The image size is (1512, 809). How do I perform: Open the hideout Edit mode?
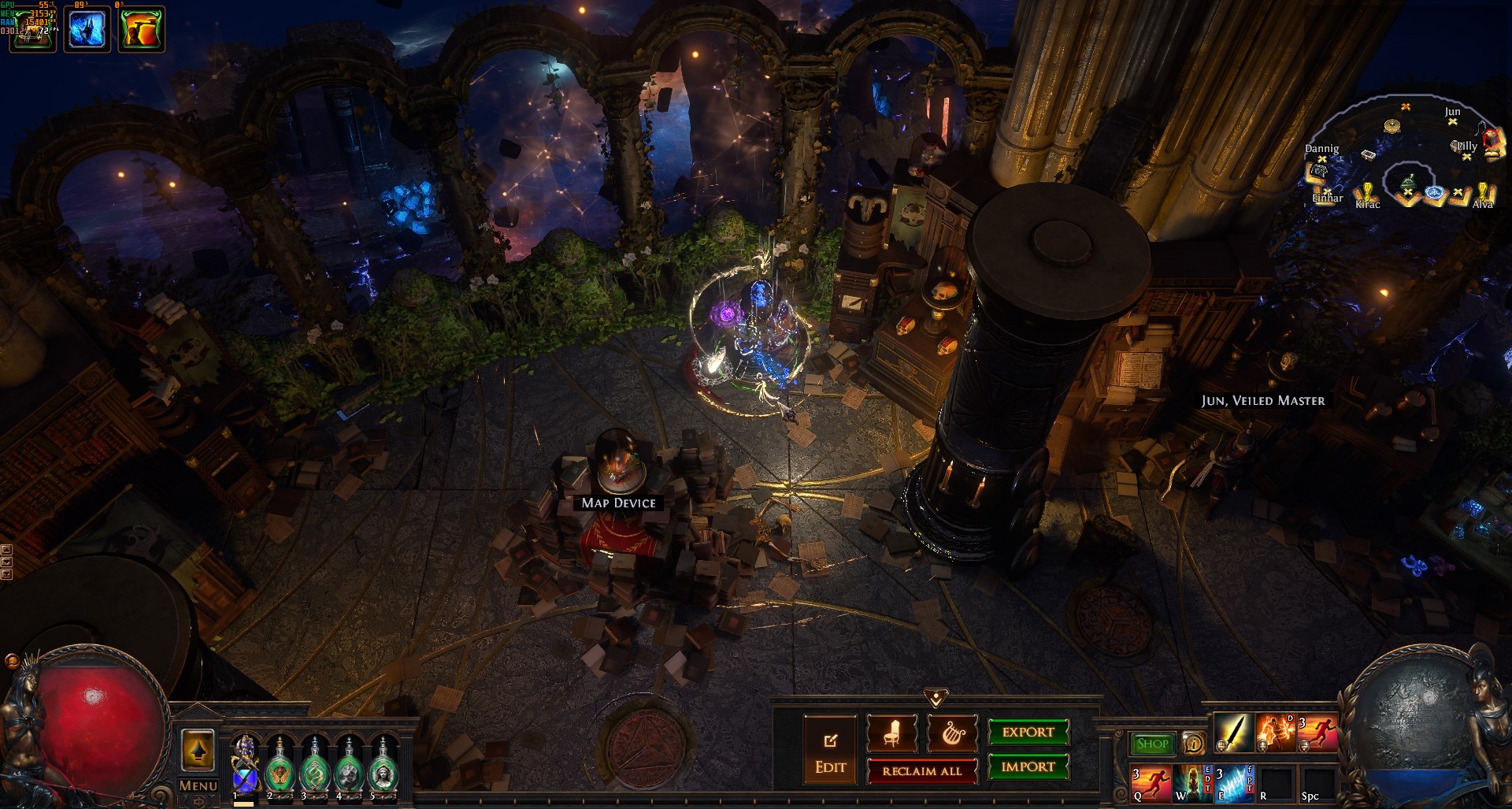tap(830, 749)
